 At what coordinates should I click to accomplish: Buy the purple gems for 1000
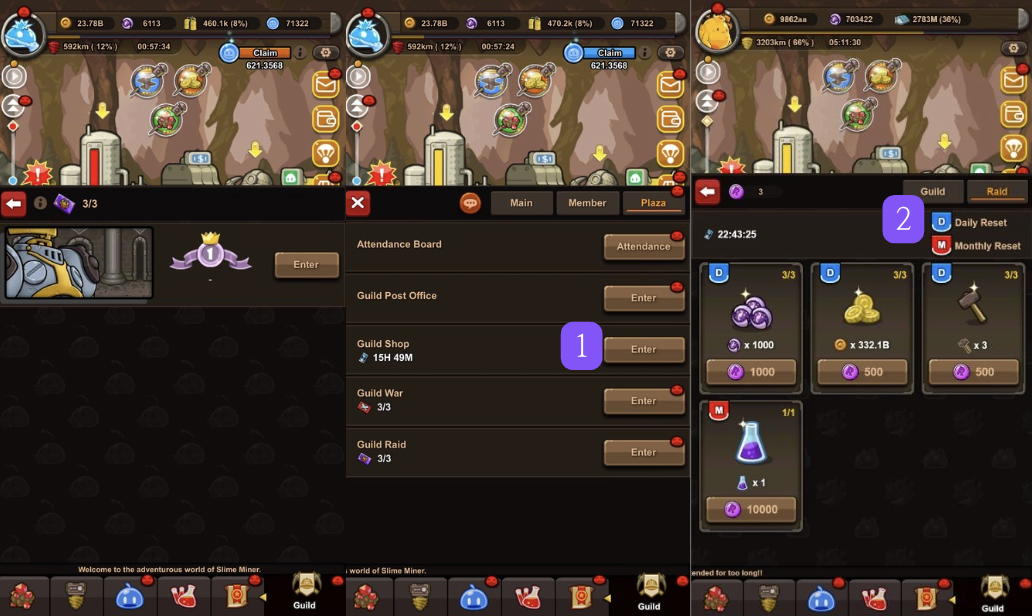point(751,371)
